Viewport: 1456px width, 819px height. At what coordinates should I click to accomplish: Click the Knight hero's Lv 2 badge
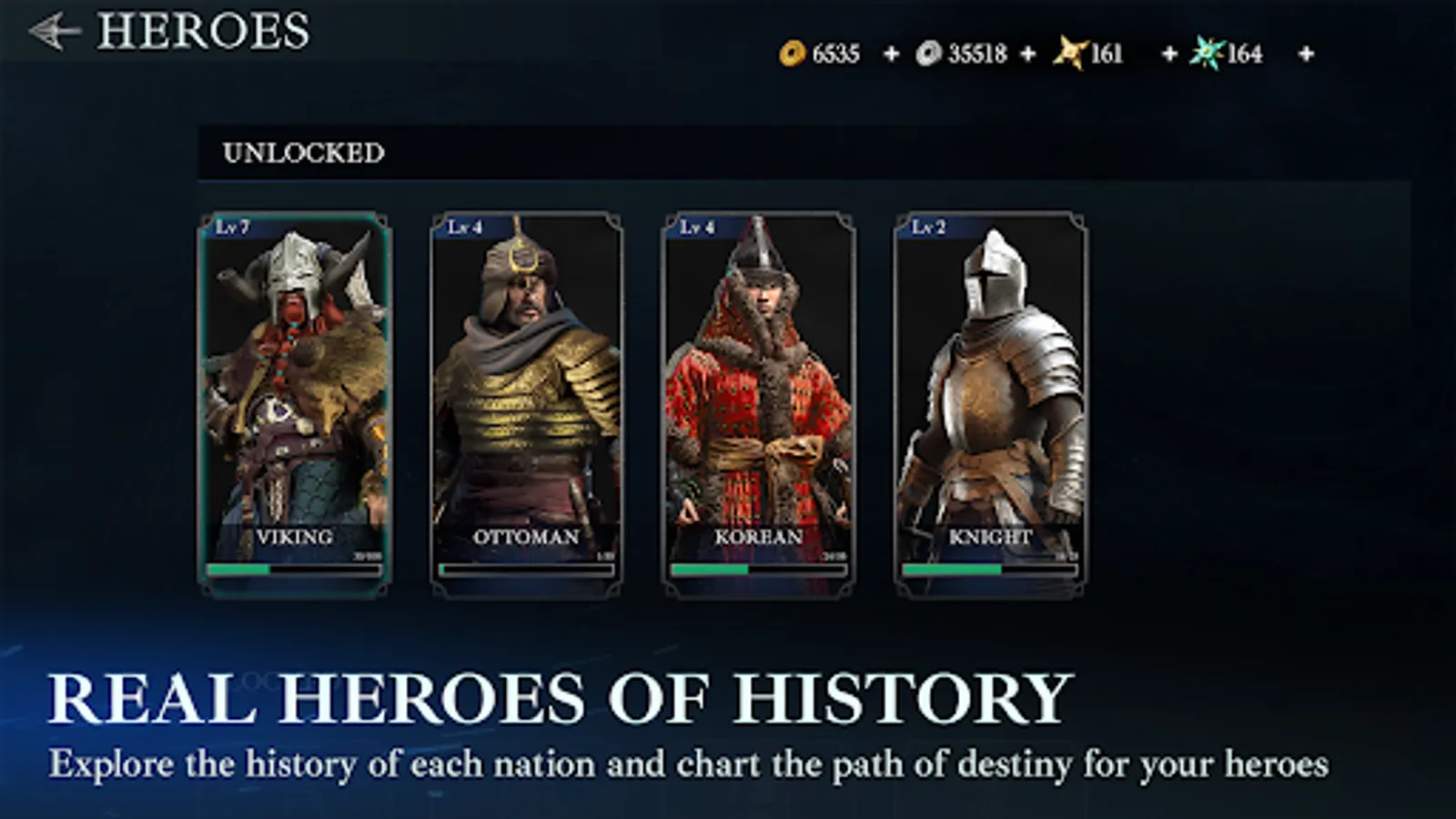[931, 228]
